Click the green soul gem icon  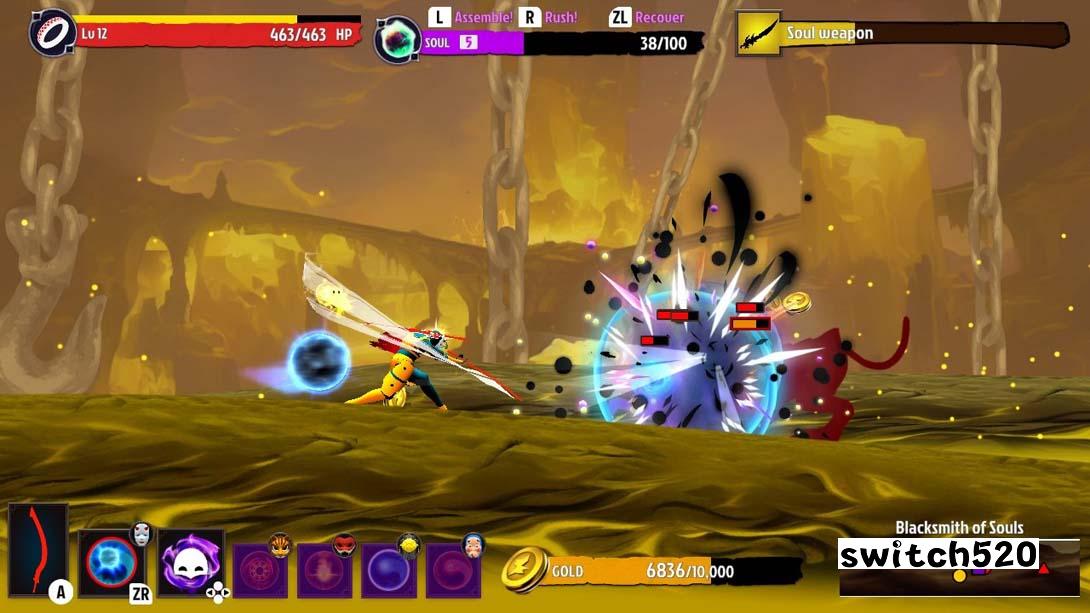coord(397,41)
